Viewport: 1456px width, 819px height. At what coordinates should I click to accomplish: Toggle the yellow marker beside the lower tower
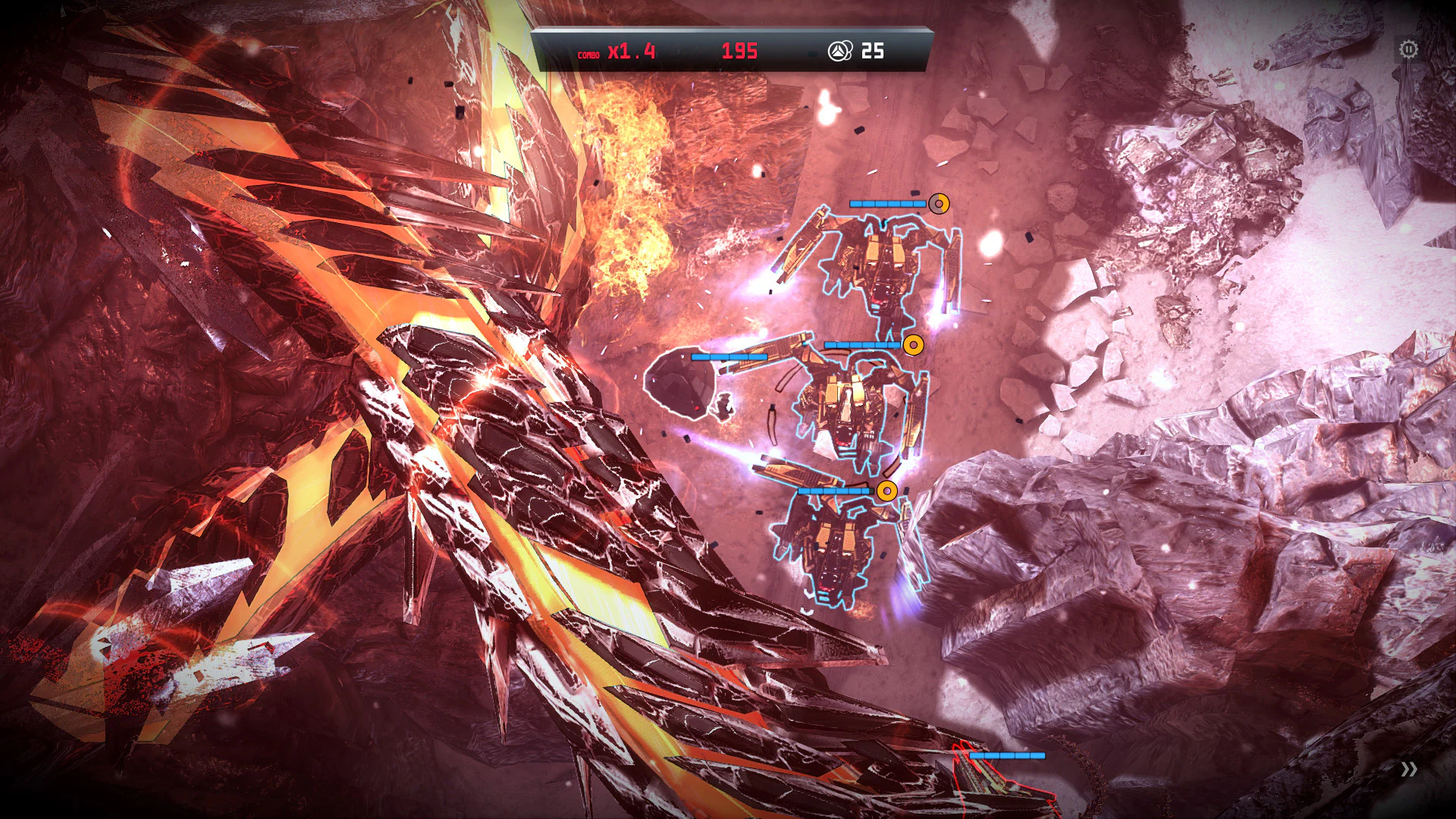coord(887,491)
